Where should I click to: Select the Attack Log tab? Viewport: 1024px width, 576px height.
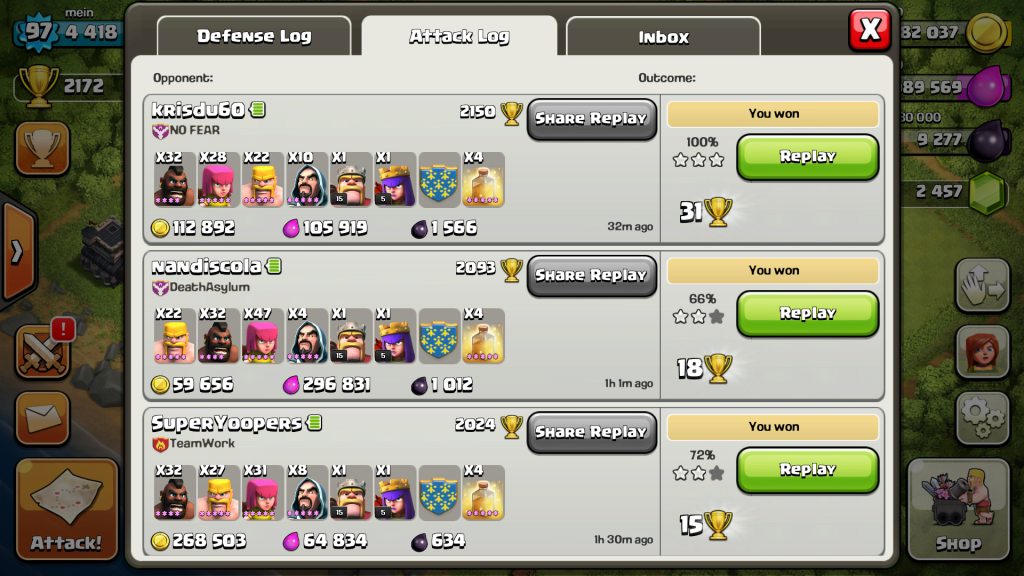click(x=459, y=37)
